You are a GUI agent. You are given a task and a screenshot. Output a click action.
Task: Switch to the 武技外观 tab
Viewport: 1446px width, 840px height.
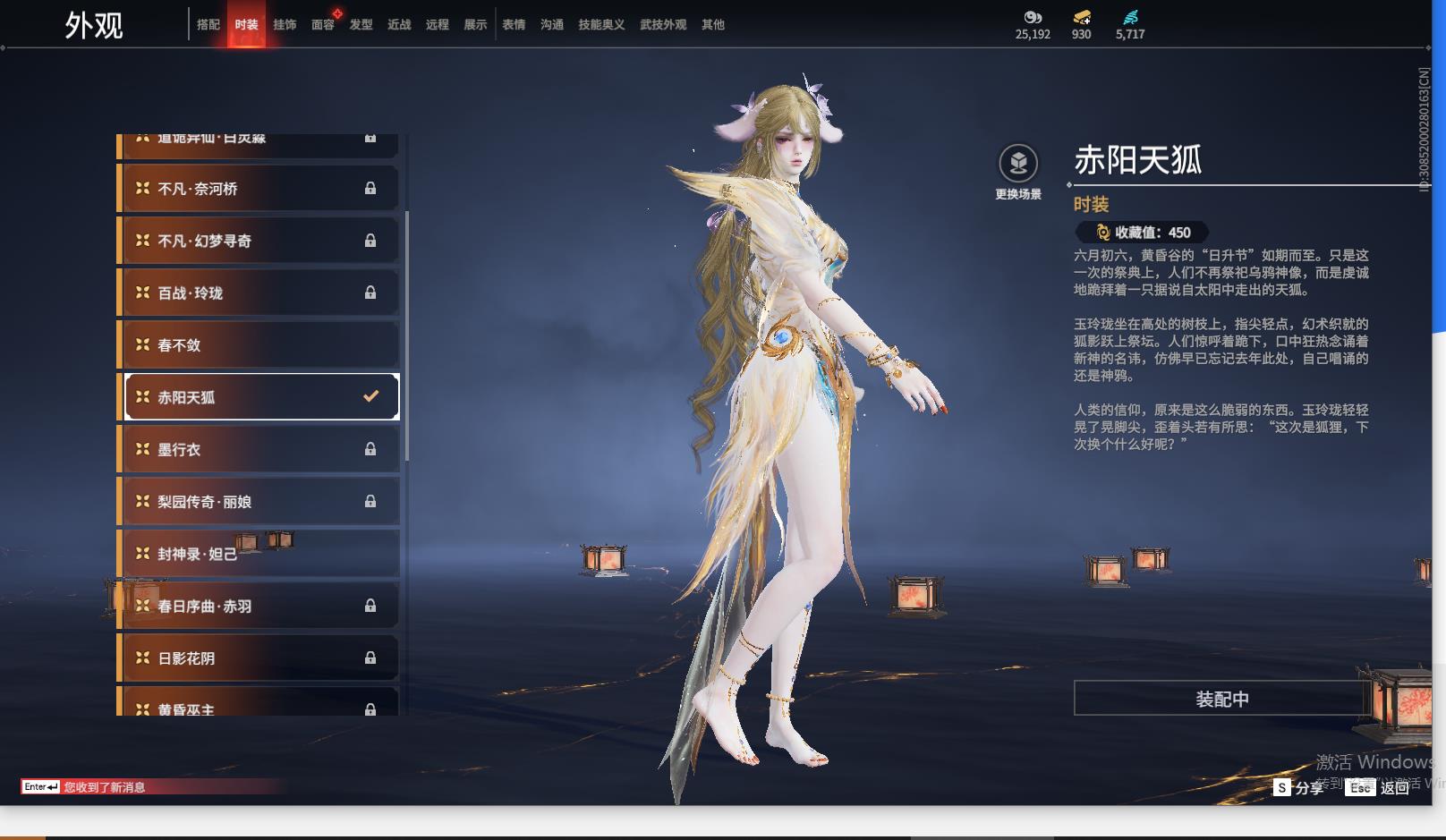tap(663, 25)
